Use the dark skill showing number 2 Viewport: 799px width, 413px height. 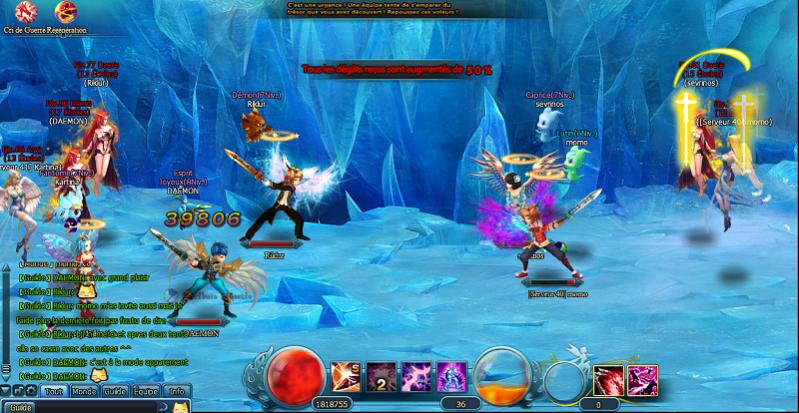click(x=380, y=378)
